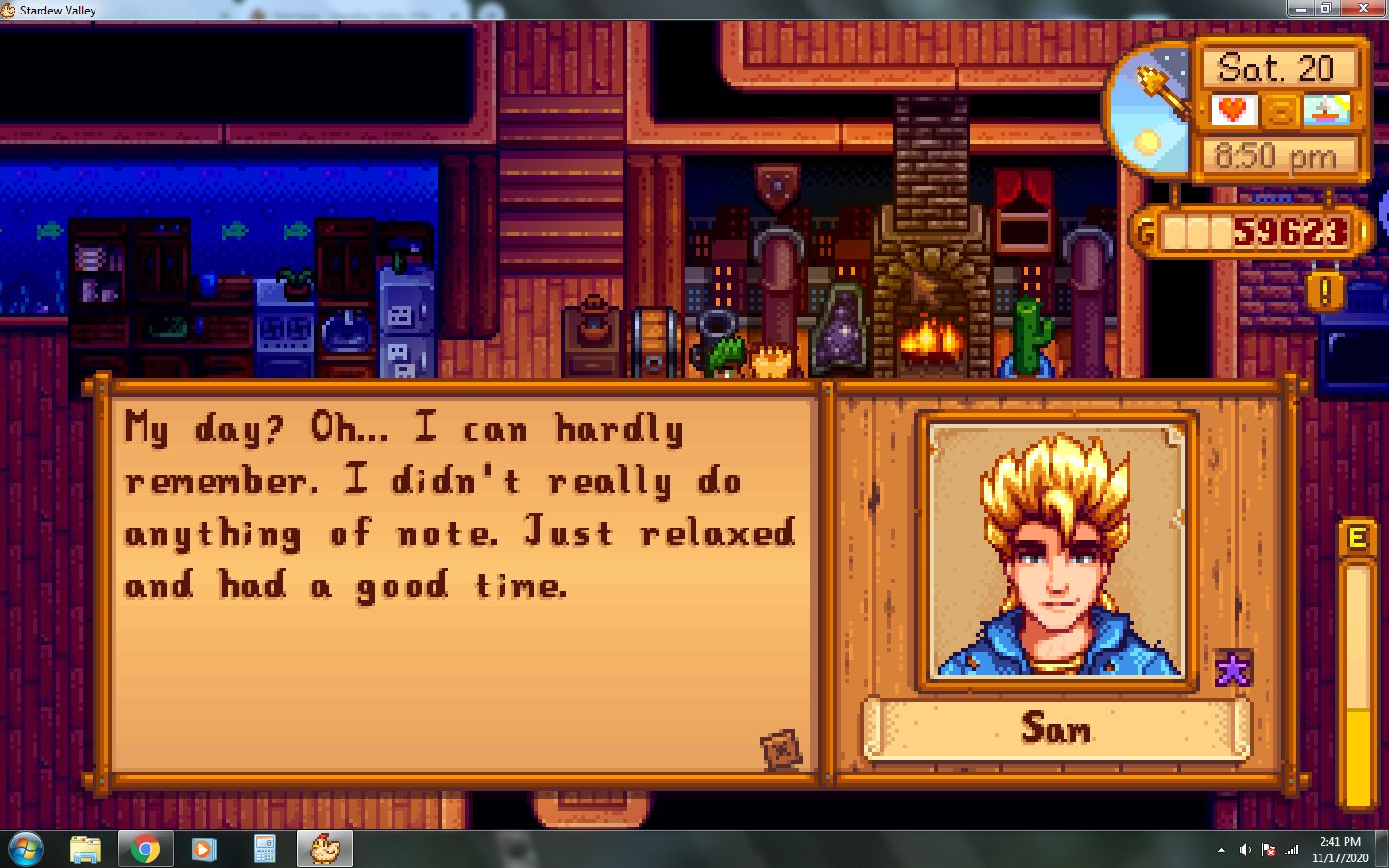
Task: Open Google Chrome from the taskbar
Action: pos(145,849)
